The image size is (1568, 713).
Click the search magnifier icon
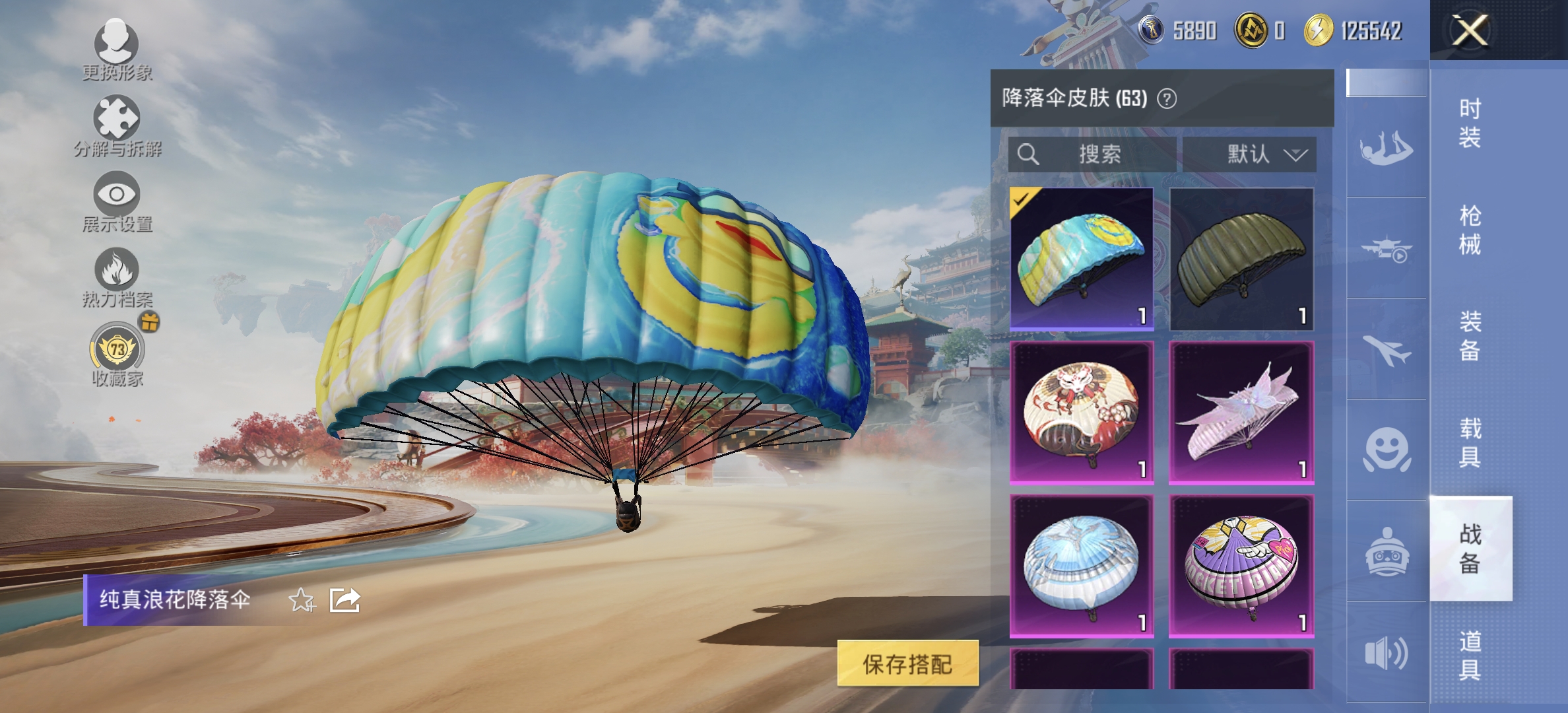[x=1029, y=154]
